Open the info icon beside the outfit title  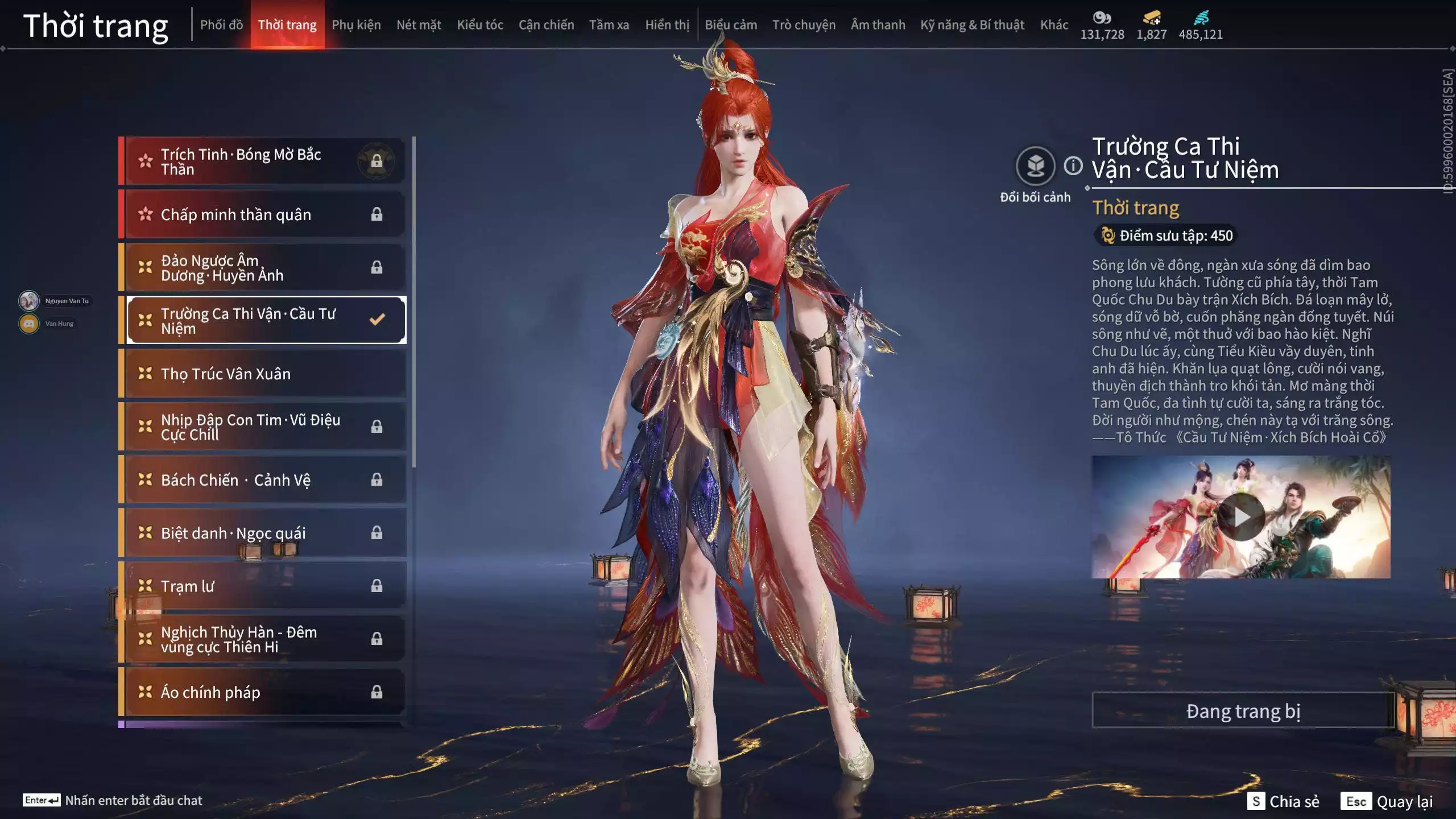[x=1073, y=166]
